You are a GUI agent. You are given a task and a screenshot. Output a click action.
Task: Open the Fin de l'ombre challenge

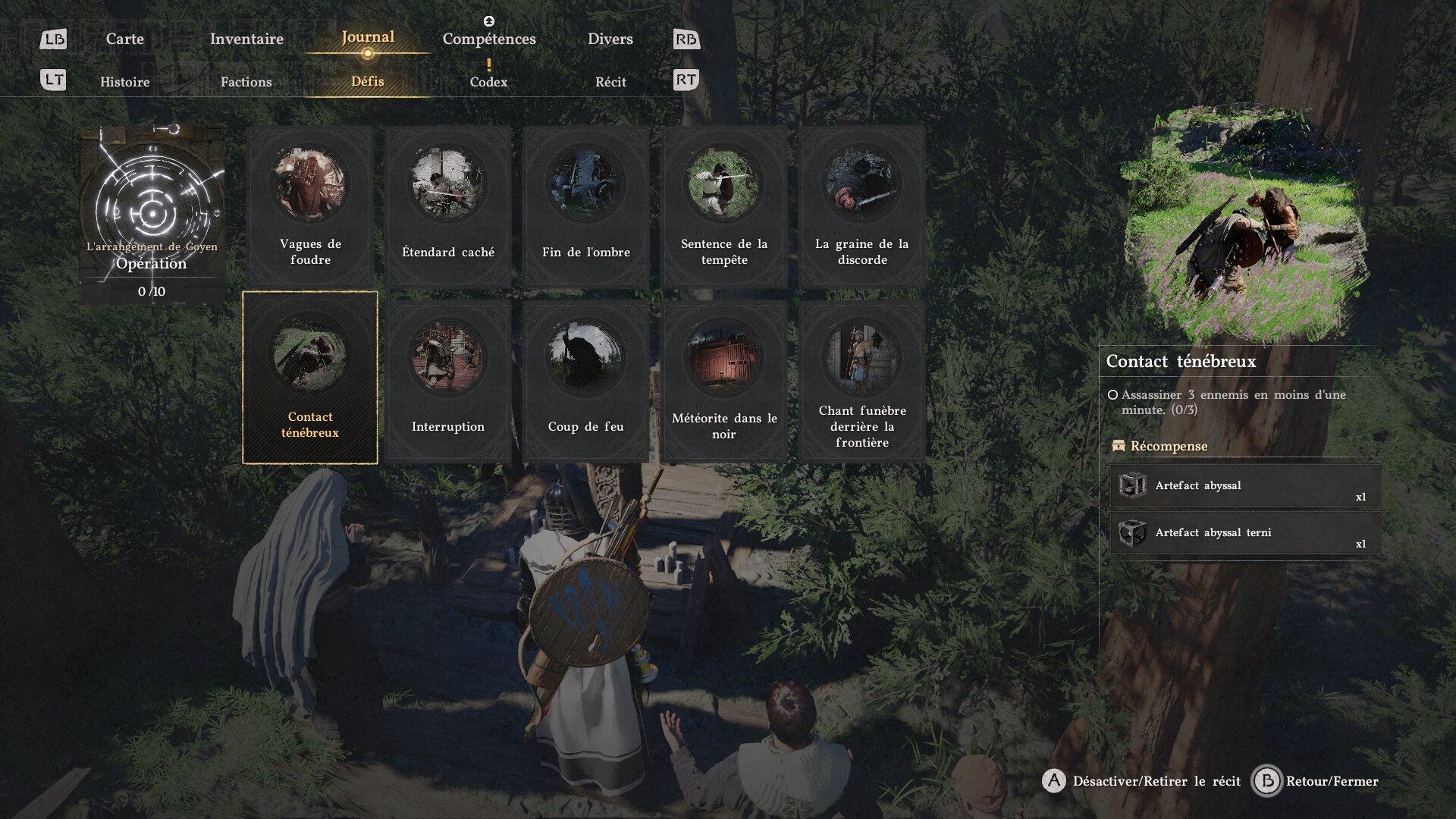[586, 206]
